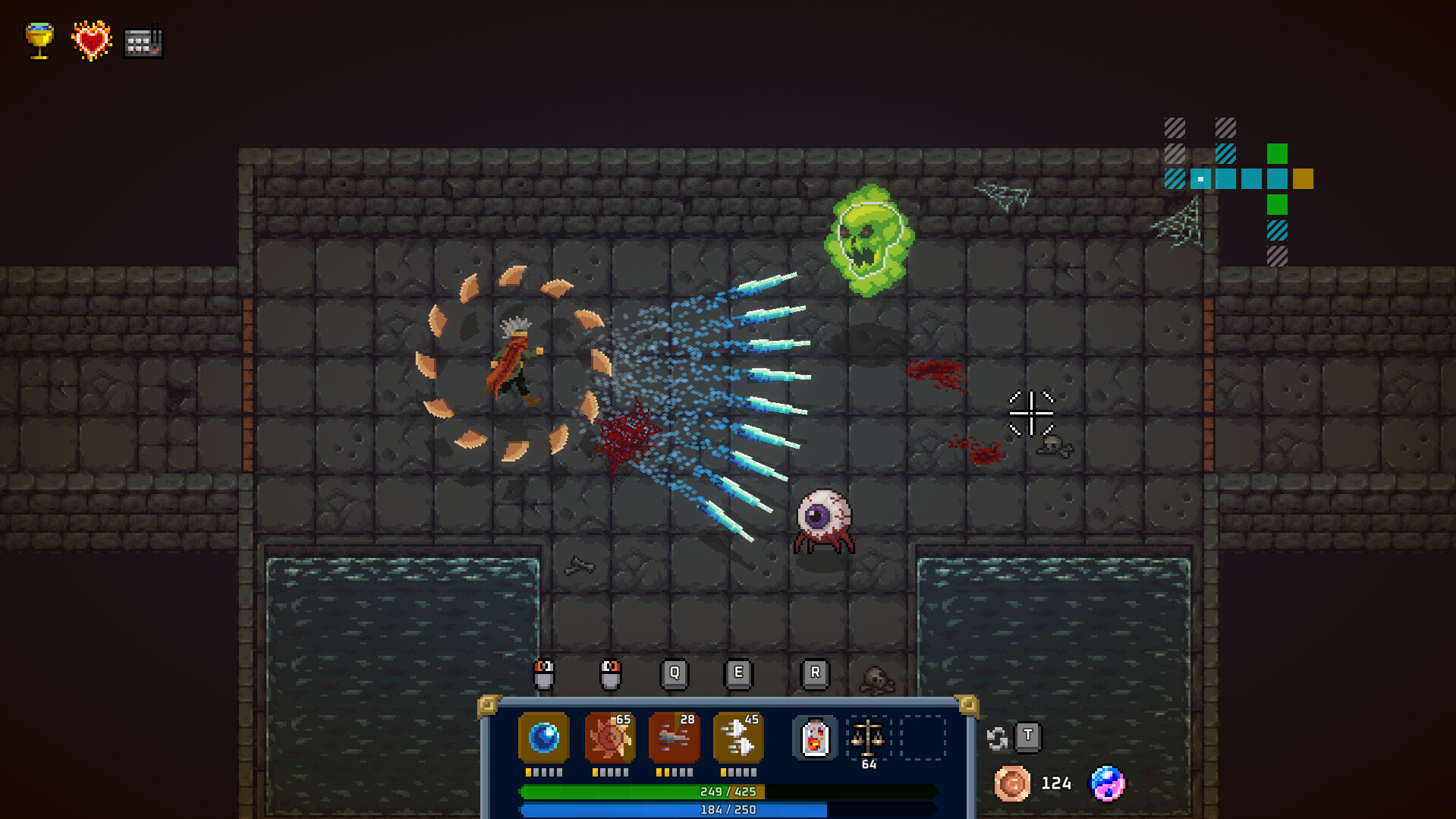Click the T key prompt near the hotbar
This screenshot has width=1456, height=819.
[1029, 737]
